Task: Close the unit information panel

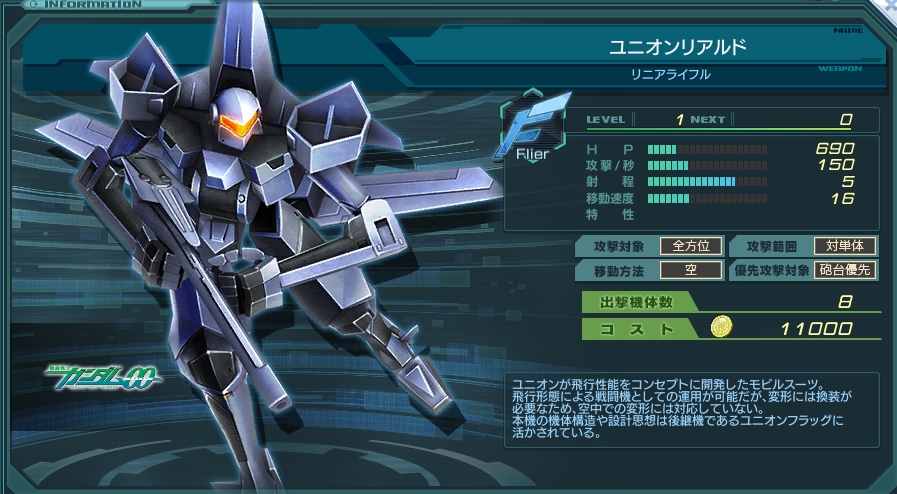Action: pyautogui.click(x=889, y=6)
